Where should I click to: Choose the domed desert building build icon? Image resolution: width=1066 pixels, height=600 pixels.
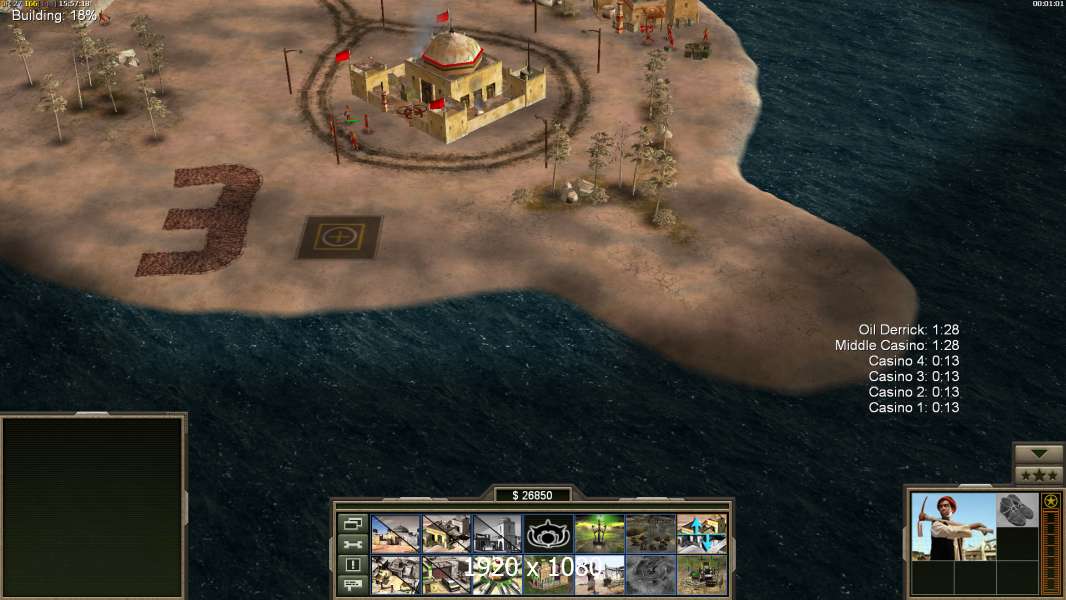coord(396,533)
